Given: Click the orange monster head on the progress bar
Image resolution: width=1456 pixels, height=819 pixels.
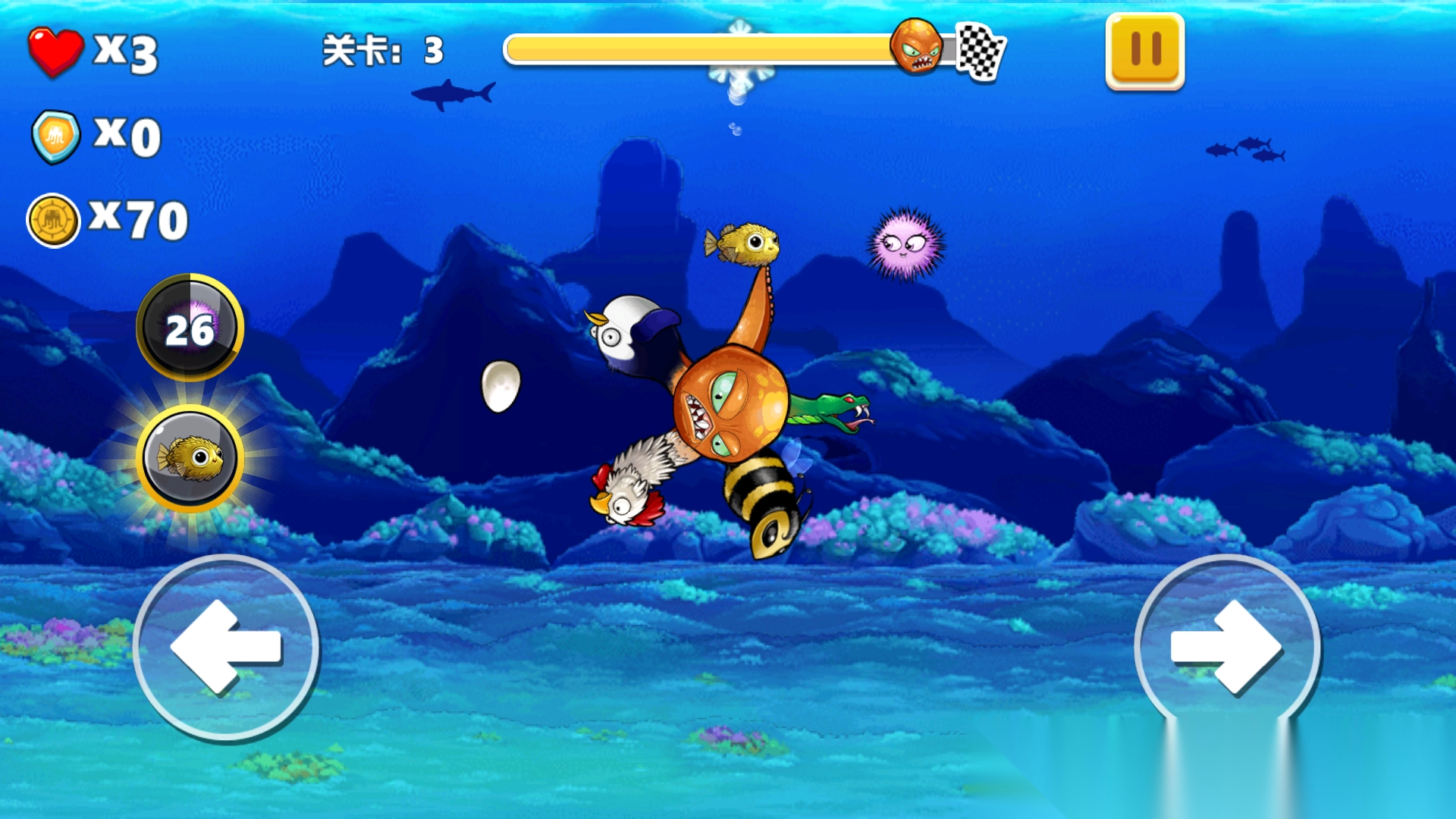Looking at the screenshot, I should [920, 48].
